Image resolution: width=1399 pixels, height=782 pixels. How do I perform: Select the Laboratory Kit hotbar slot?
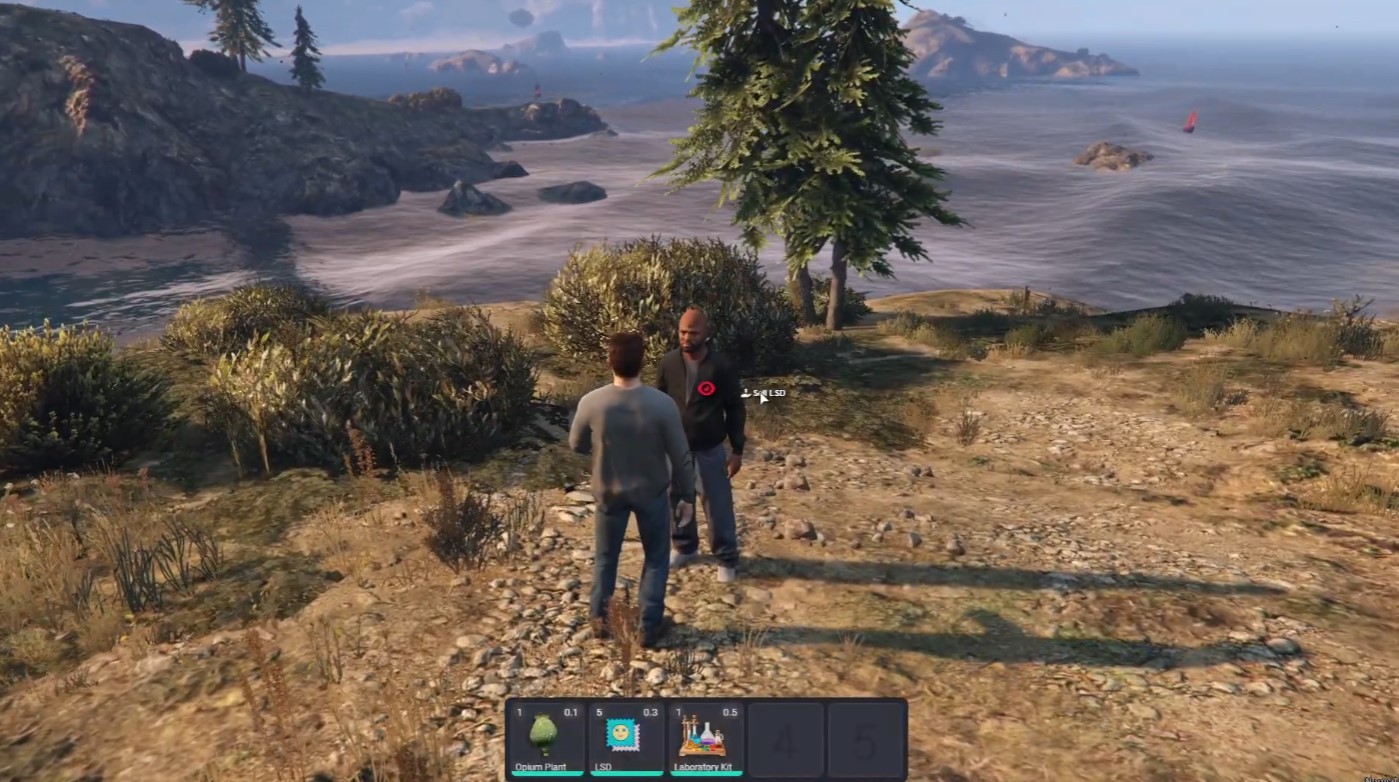[x=706, y=739]
